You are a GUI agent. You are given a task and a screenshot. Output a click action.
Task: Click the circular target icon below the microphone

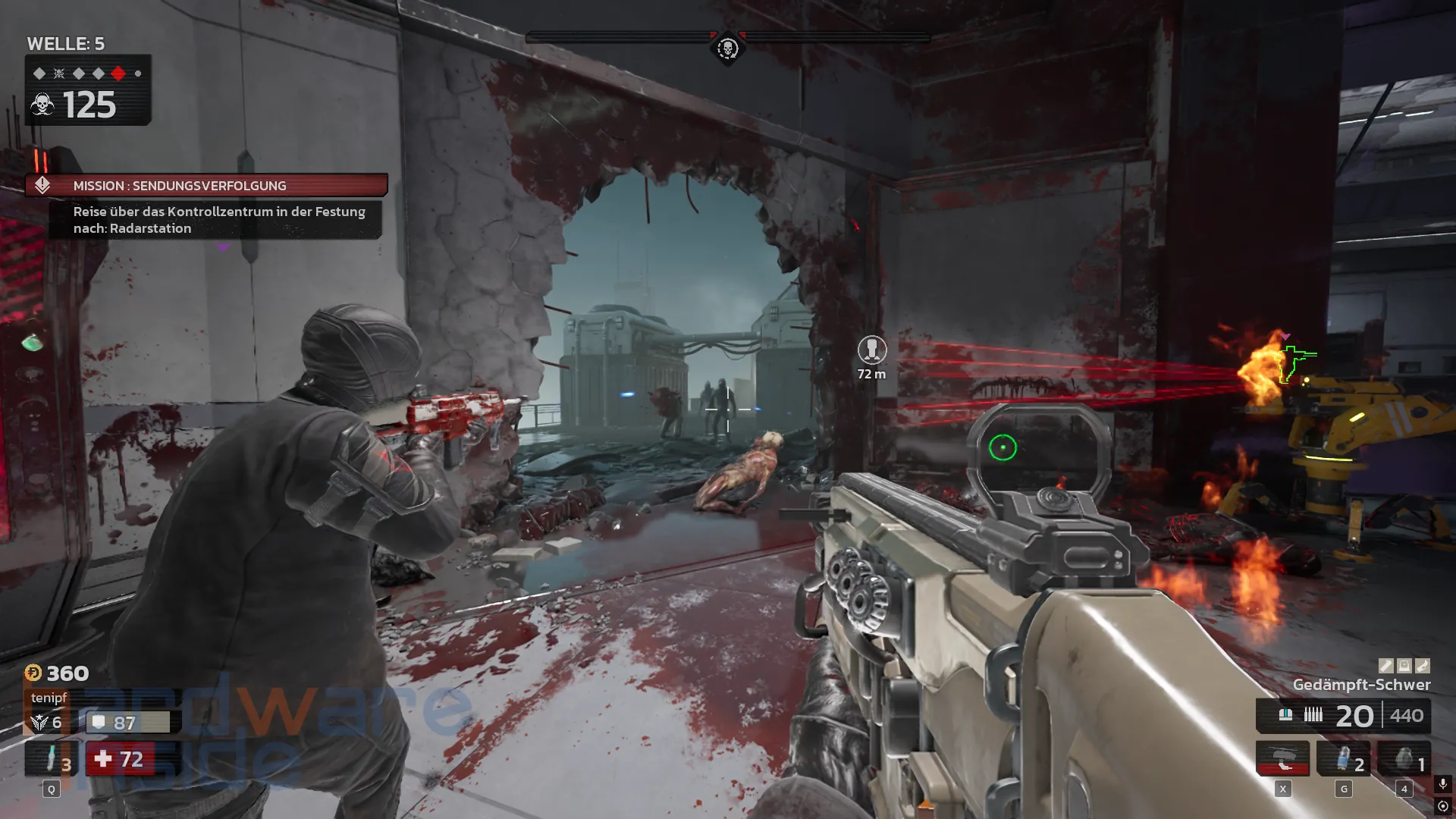click(x=1442, y=806)
